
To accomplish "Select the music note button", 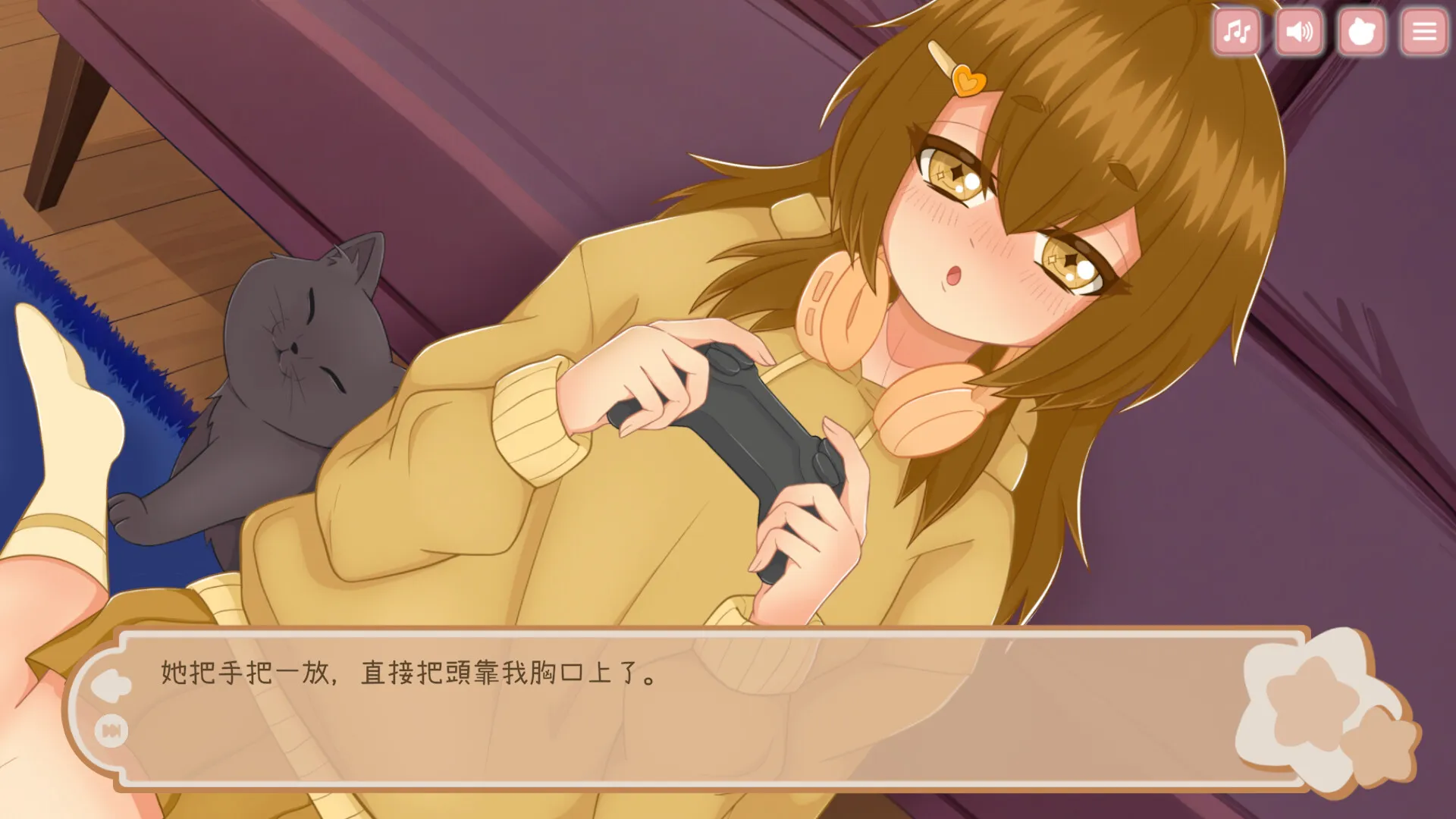I will [1236, 32].
